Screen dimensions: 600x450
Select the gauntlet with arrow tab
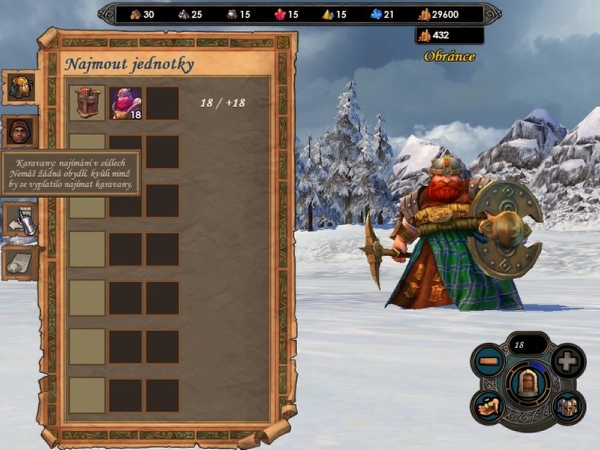(21, 220)
